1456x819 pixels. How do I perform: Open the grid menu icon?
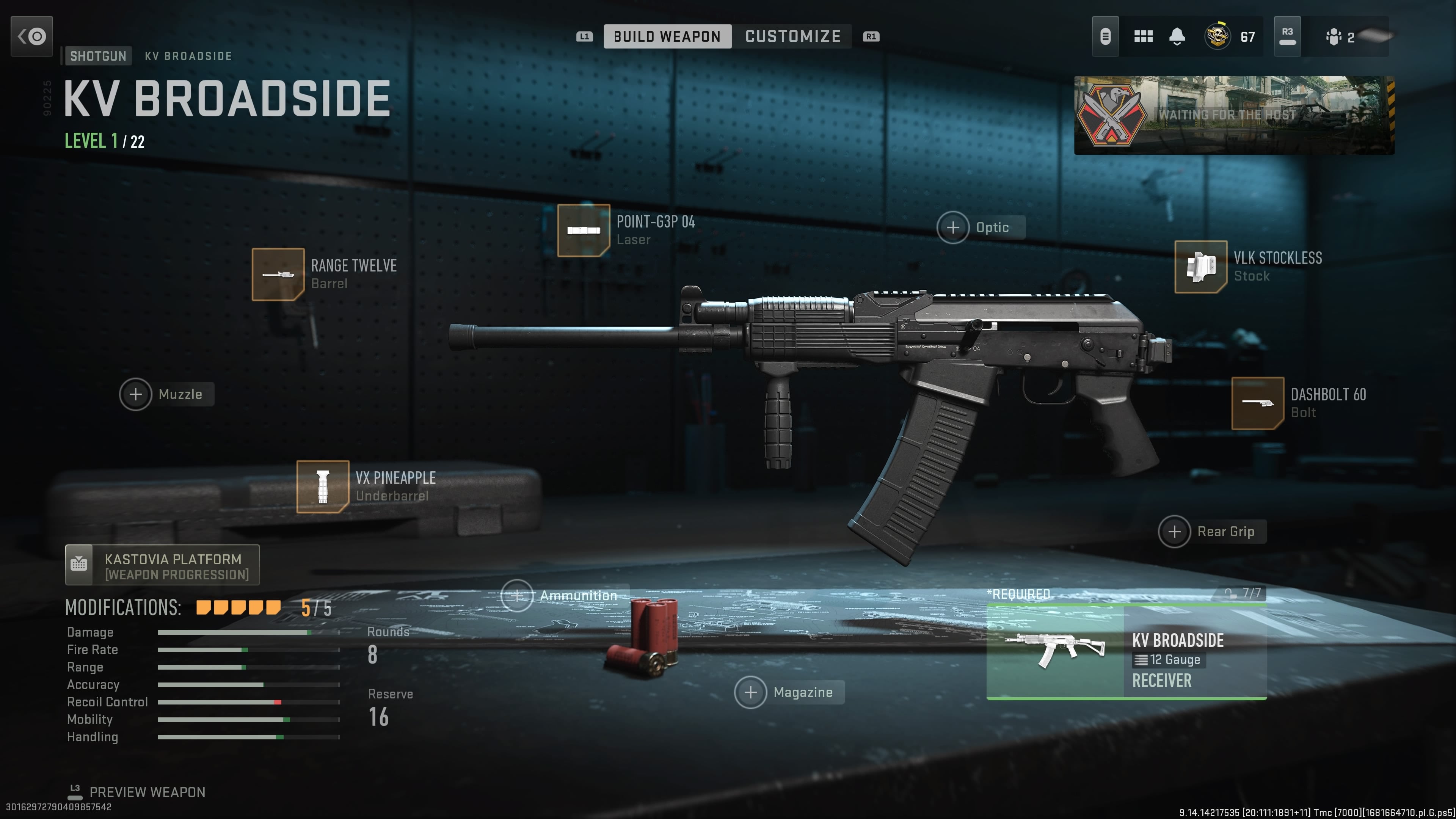pyautogui.click(x=1143, y=37)
